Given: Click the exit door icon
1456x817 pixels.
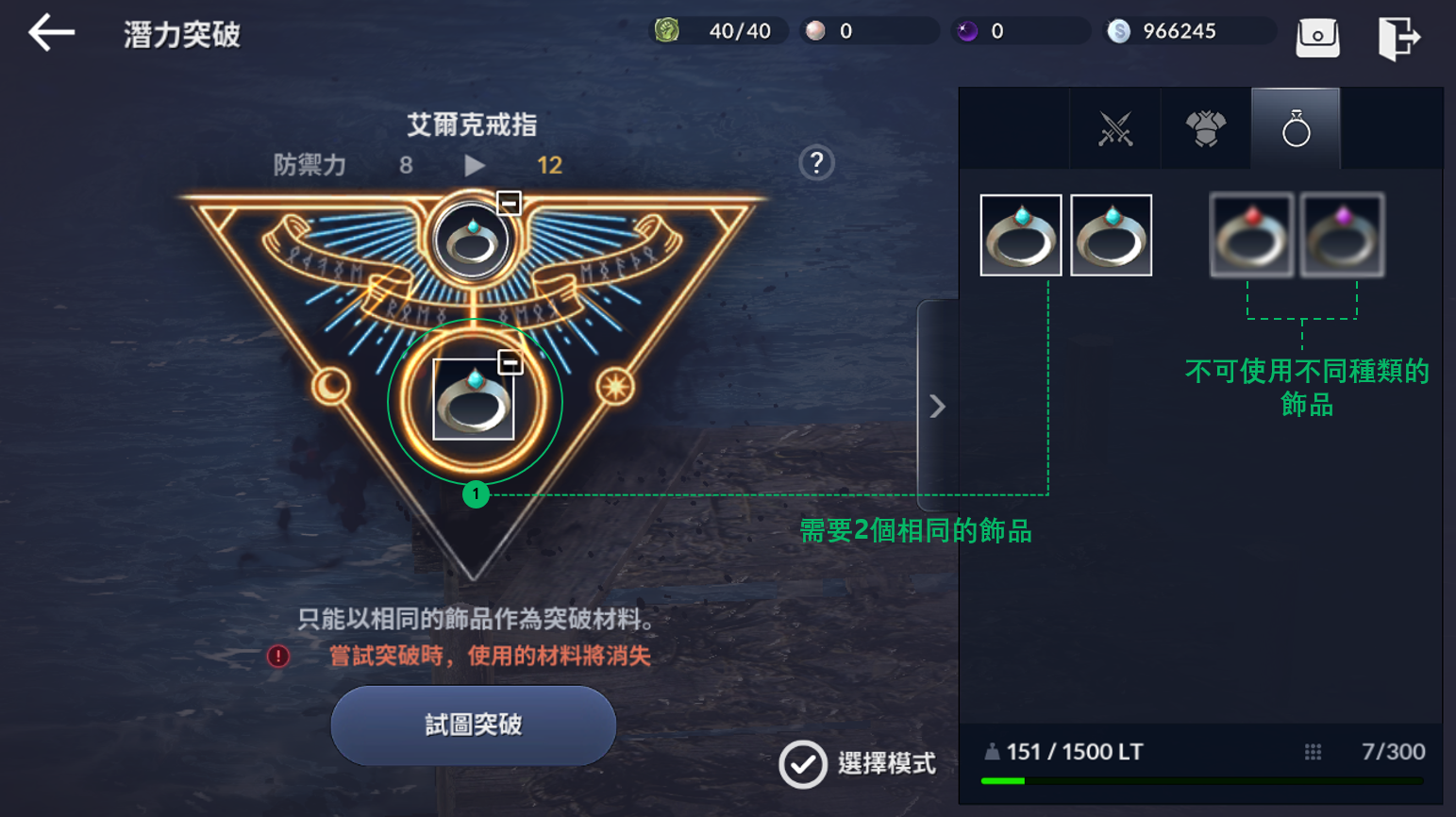Looking at the screenshot, I should (x=1399, y=35).
